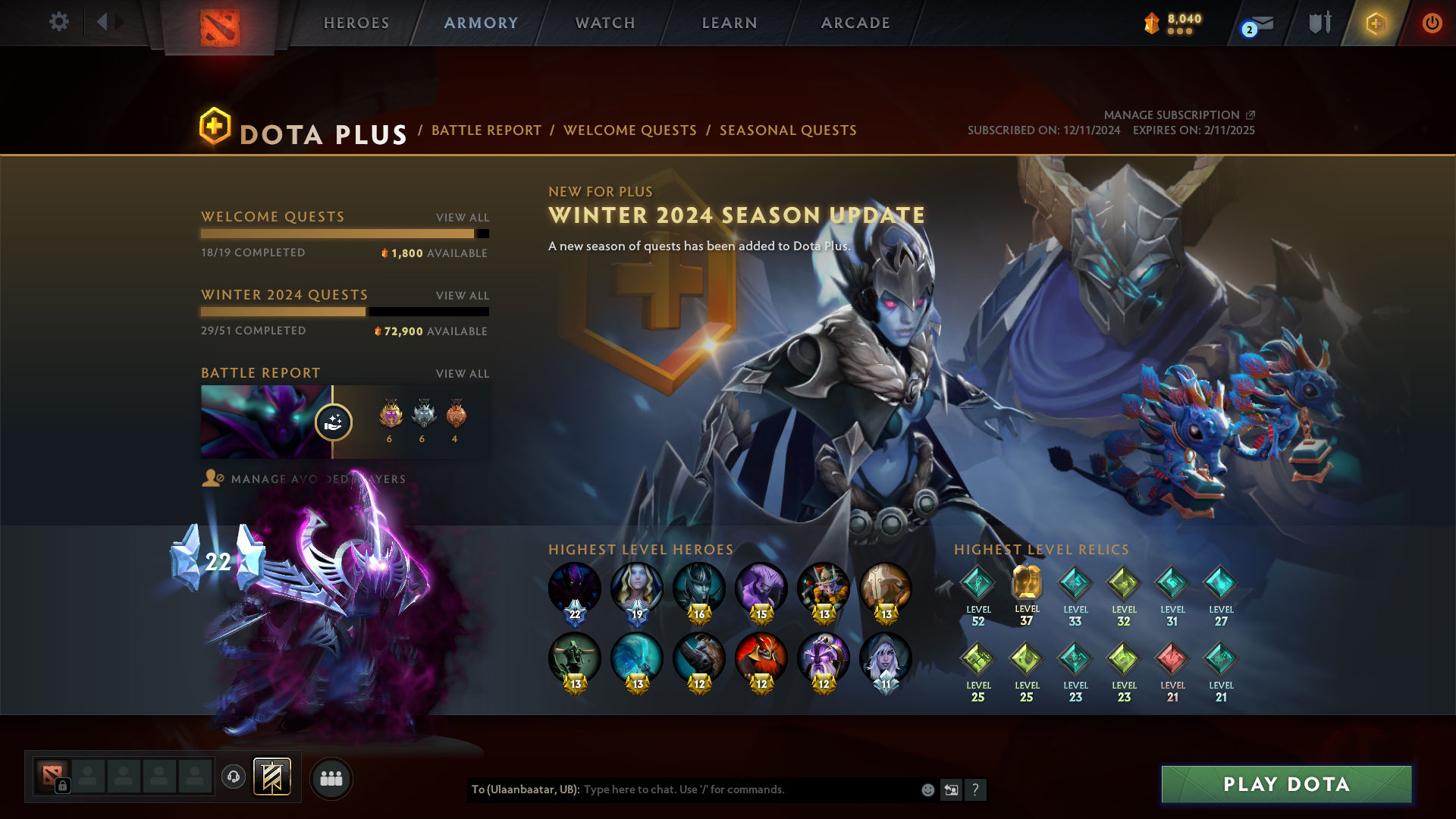Screen dimensions: 1456x819
Task: Click the Winter 2024 quests progress bar
Action: 345,312
